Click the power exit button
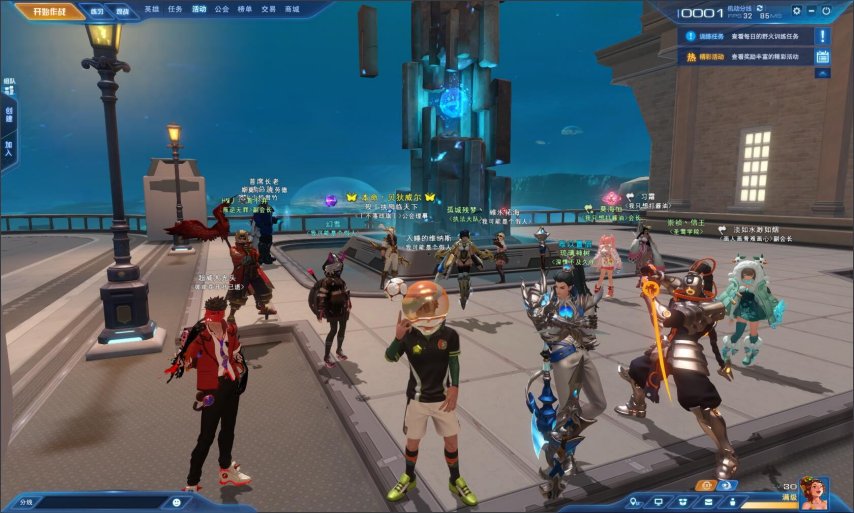The width and height of the screenshot is (854, 513). [x=826, y=11]
